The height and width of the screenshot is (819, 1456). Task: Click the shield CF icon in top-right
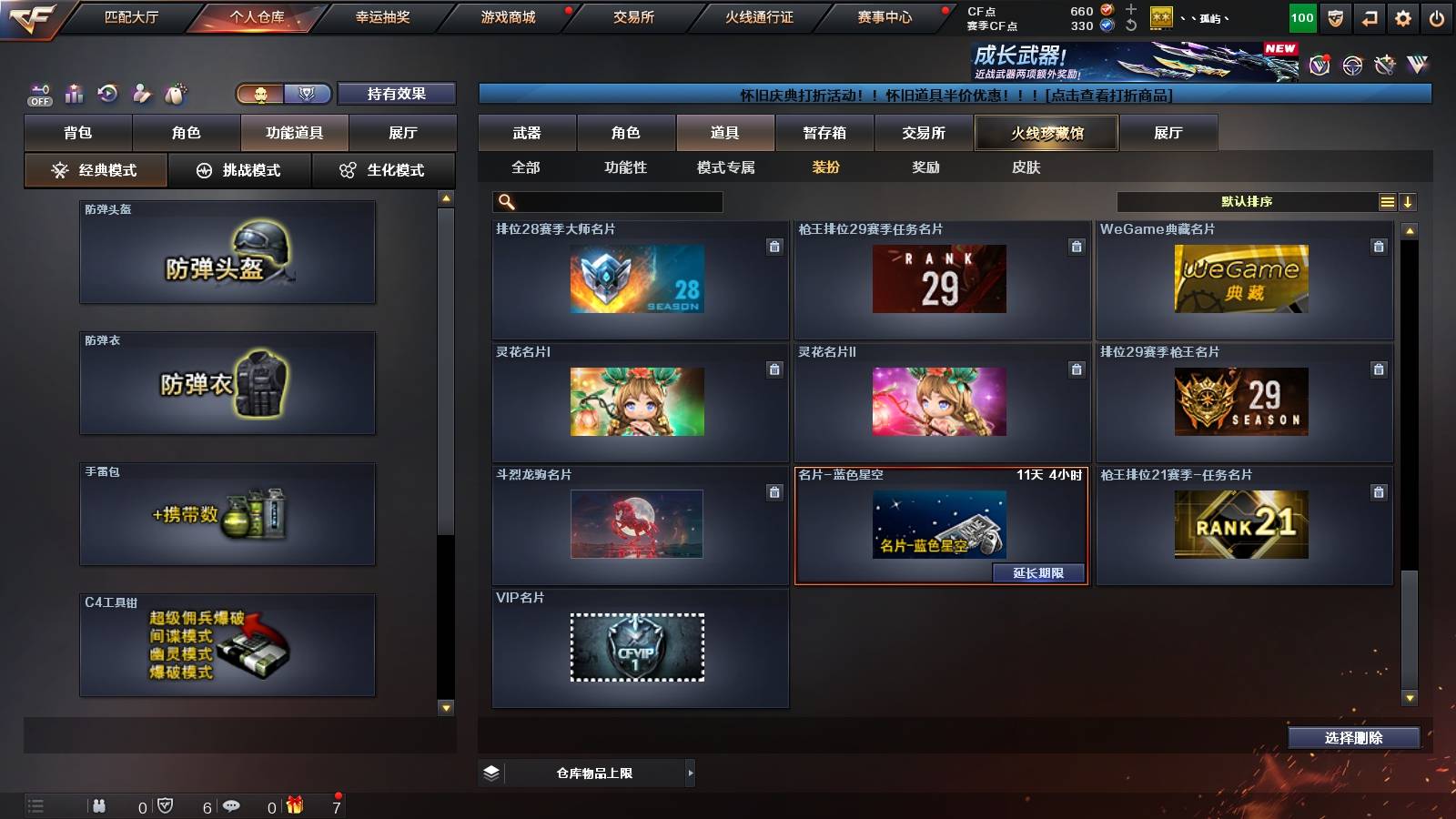click(x=1334, y=16)
